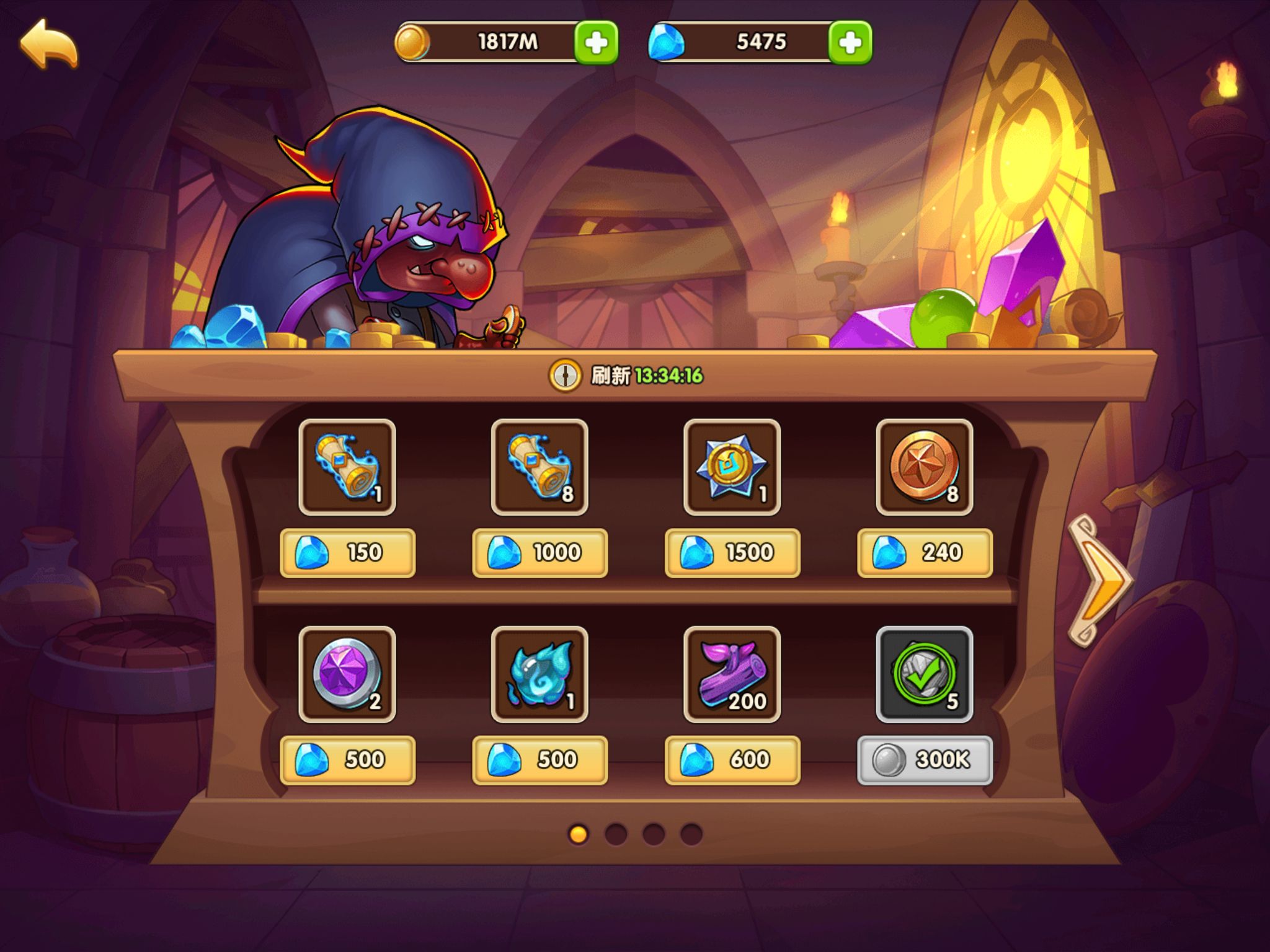Select the bundle of 8 summon scrolls

pos(540,467)
